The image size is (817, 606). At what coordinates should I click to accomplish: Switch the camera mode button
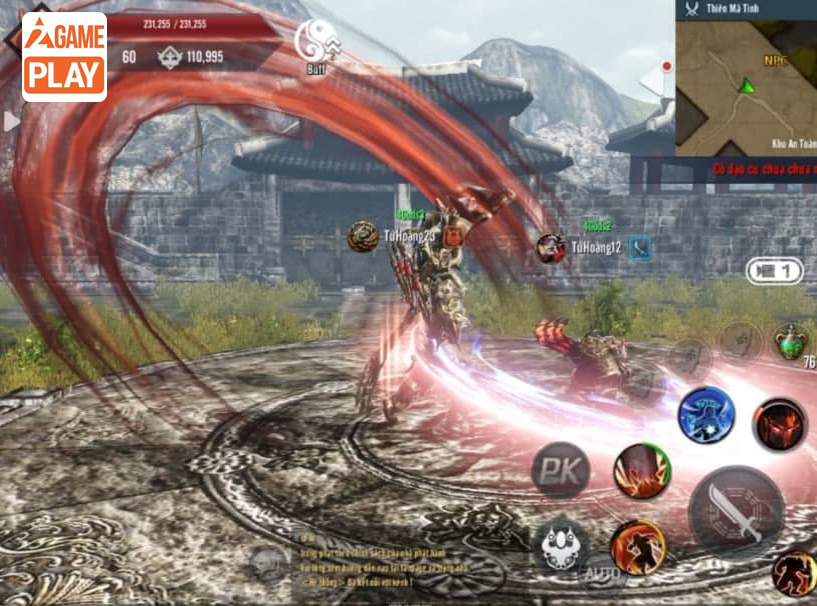(x=774, y=271)
